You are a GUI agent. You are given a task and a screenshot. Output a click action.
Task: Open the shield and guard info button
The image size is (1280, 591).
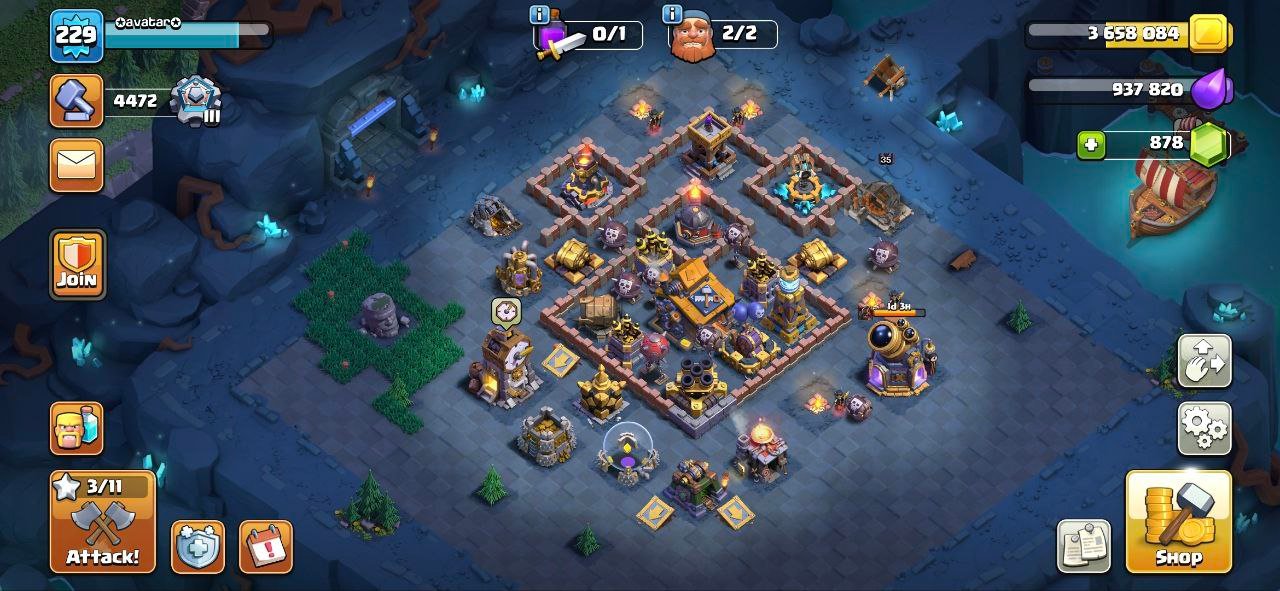click(x=197, y=547)
